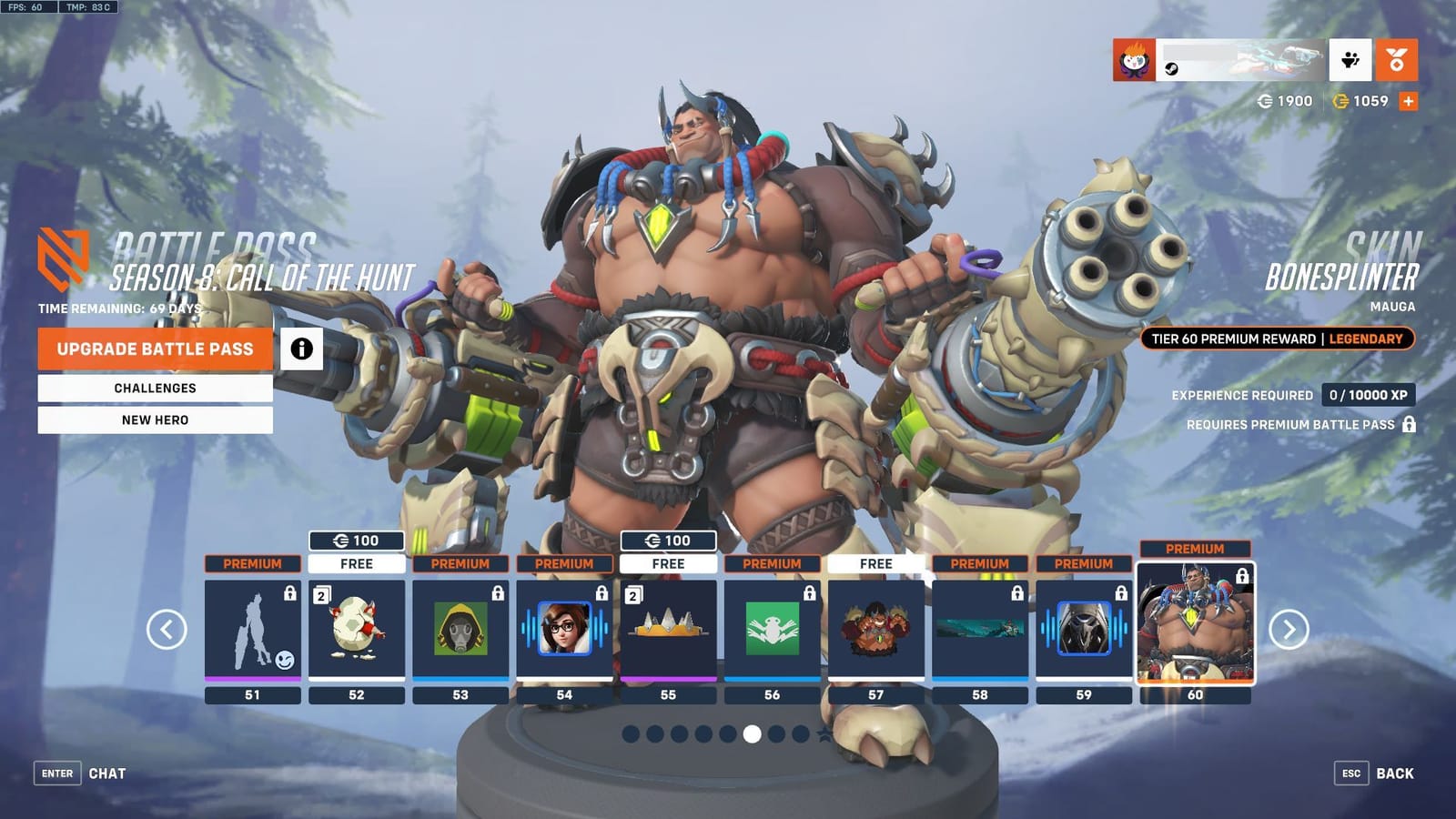Click the right chevron to view next tiers

(1289, 628)
